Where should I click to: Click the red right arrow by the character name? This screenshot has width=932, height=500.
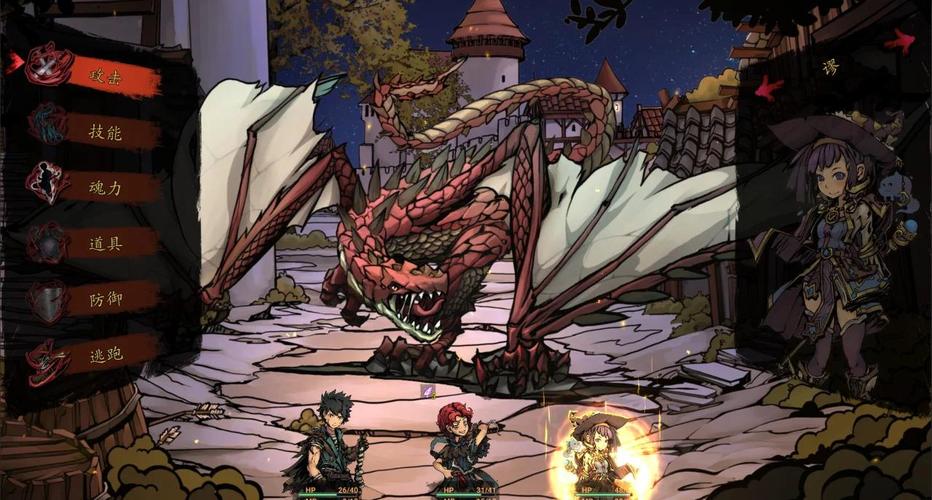[900, 42]
